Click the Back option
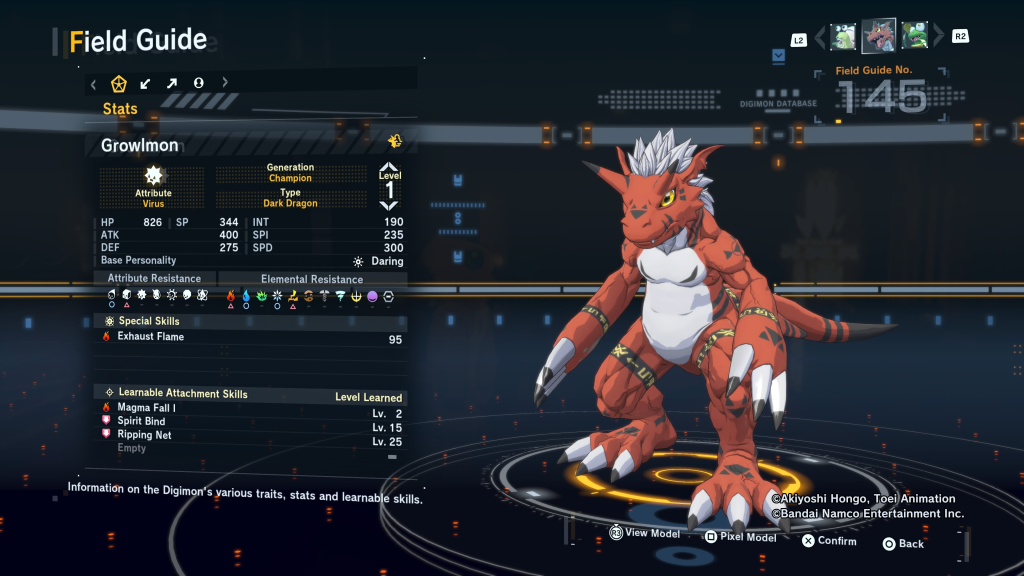 903,544
